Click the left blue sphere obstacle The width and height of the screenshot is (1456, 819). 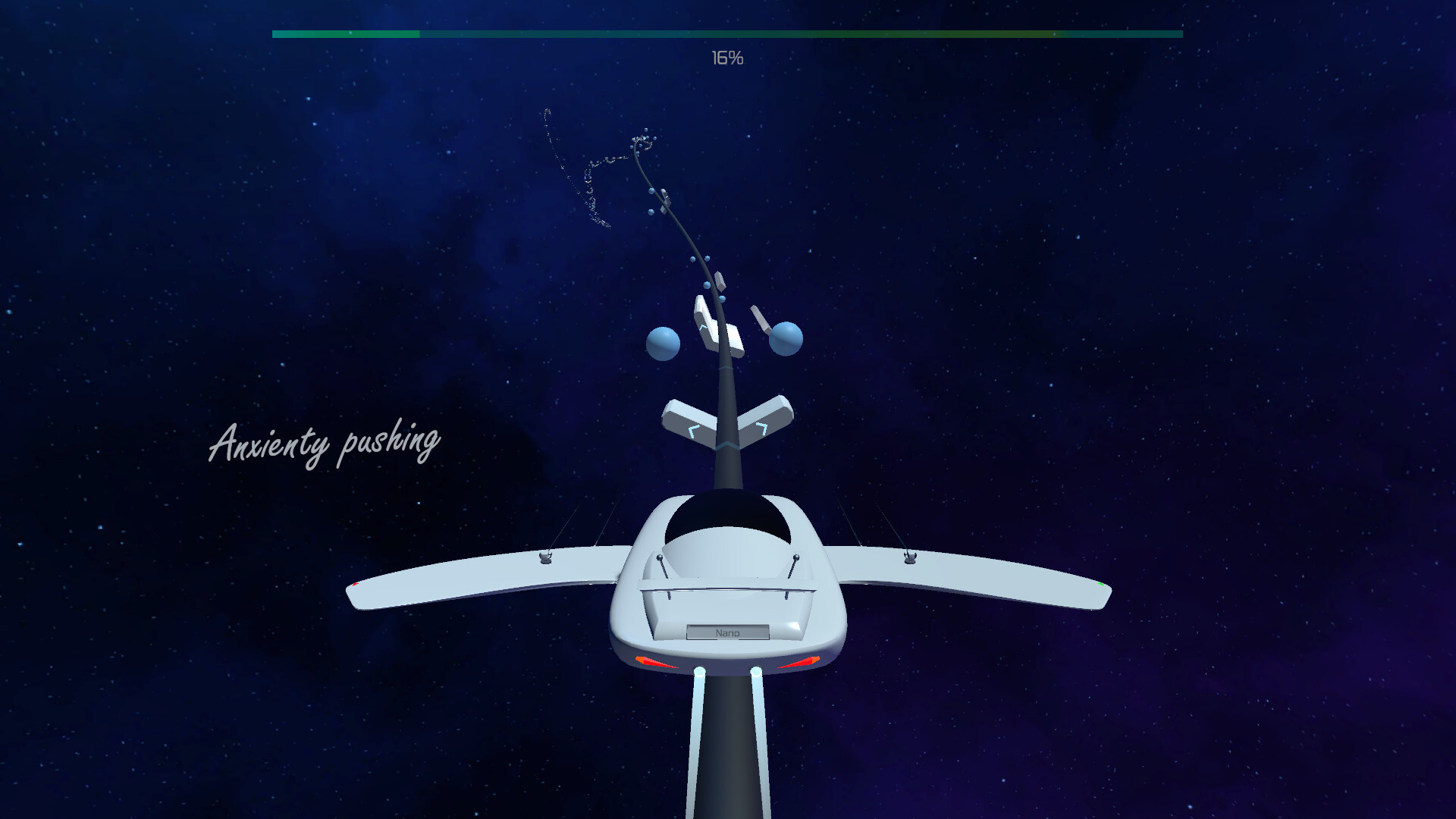click(x=661, y=343)
